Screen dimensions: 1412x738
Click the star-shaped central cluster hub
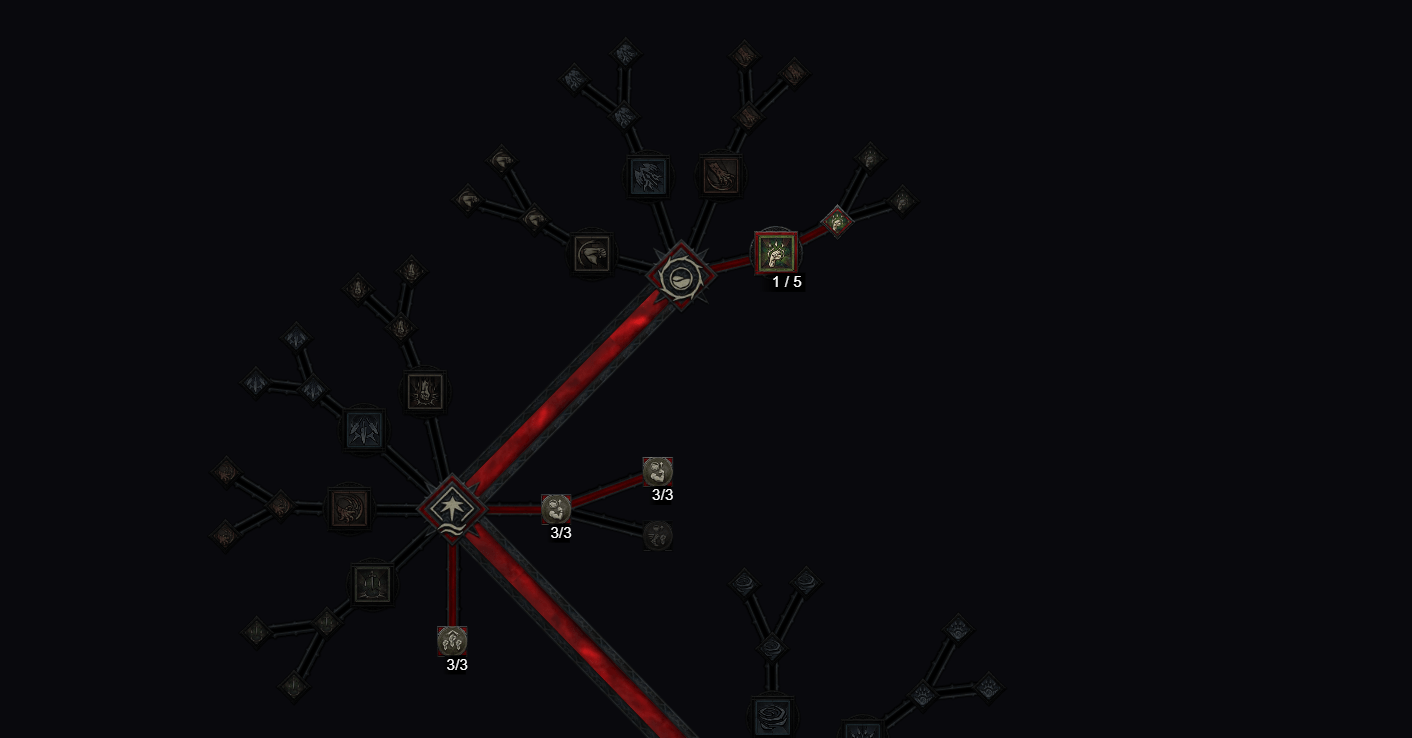point(453,508)
